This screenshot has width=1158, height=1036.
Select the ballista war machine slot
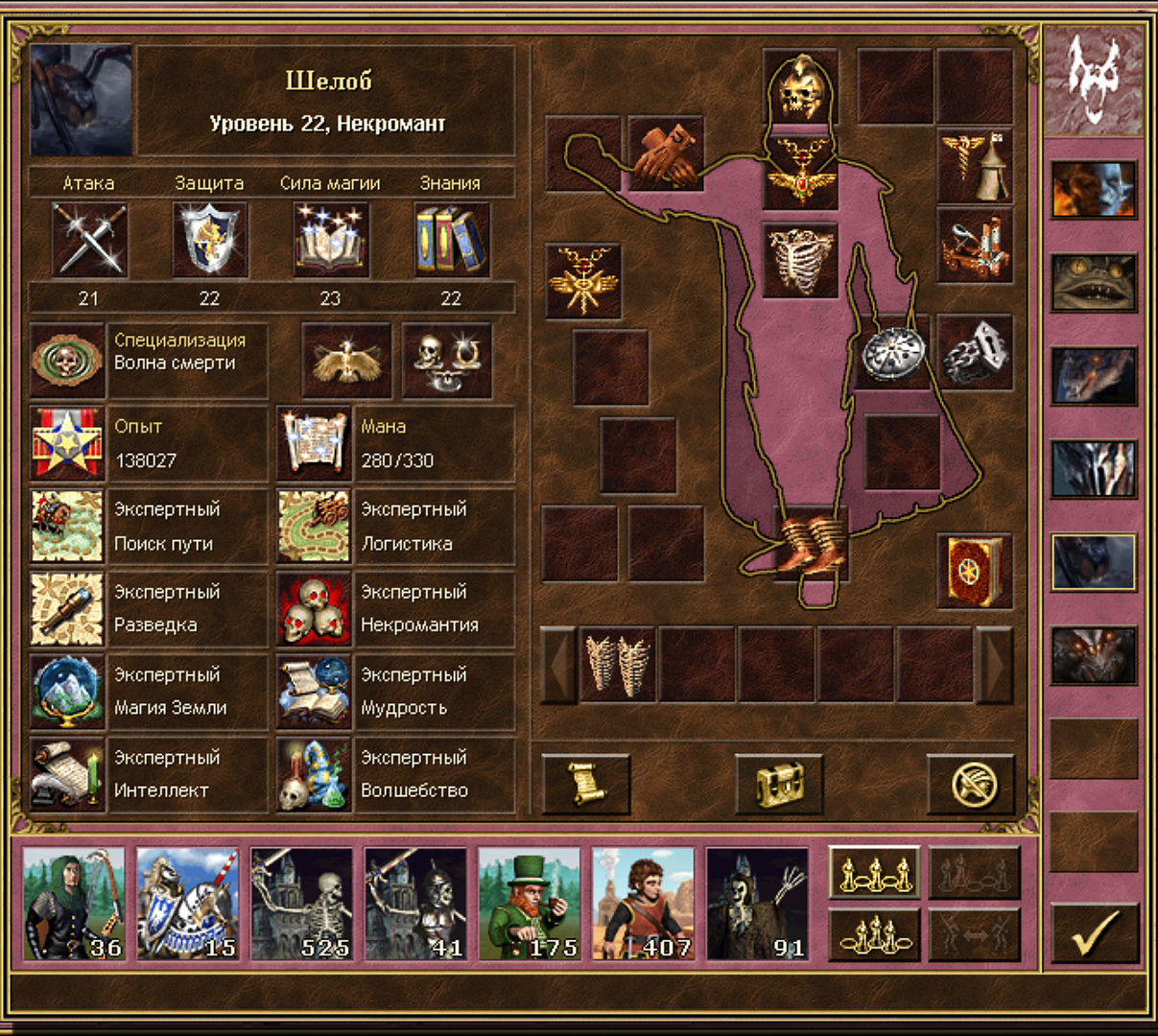(975, 246)
